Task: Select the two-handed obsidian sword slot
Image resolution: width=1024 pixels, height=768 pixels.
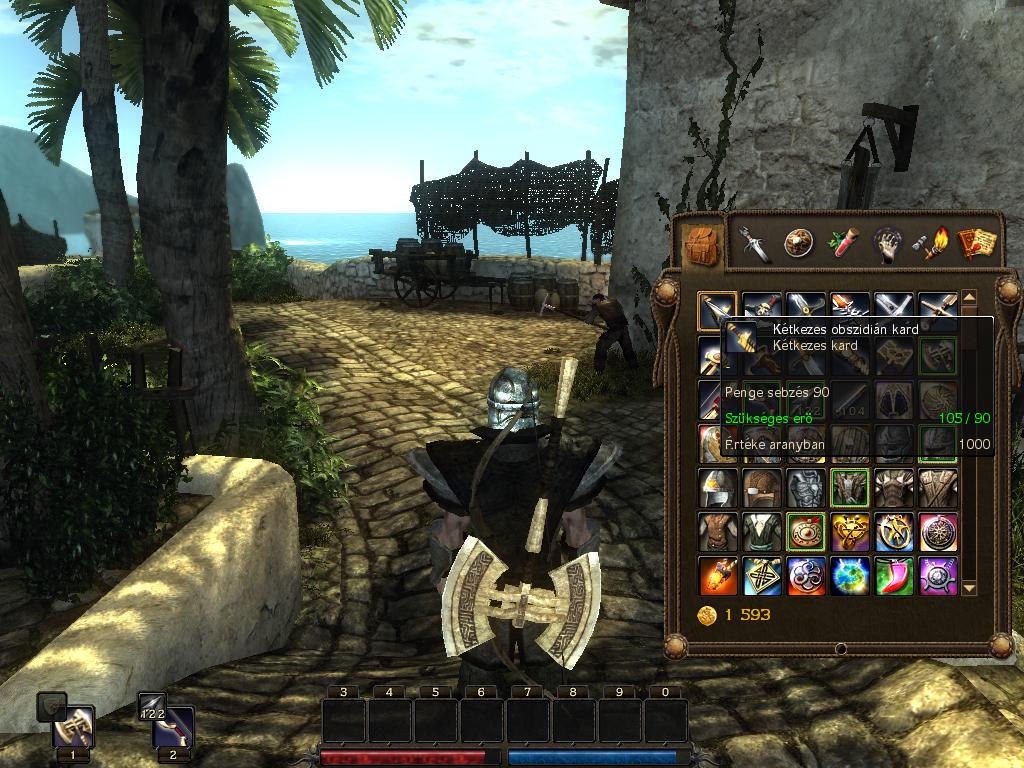Action: point(718,311)
